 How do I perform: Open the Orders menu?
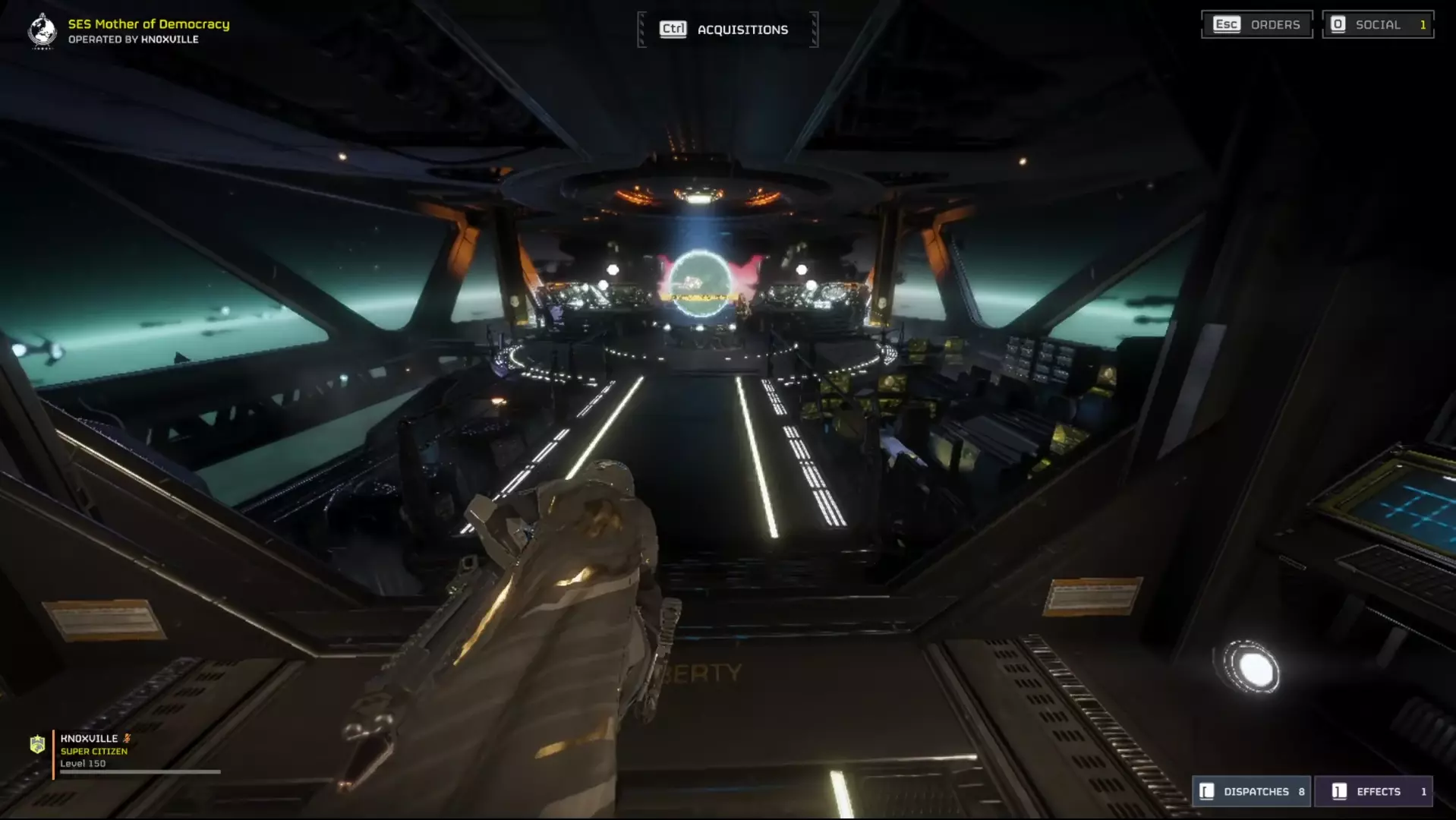1256,25
